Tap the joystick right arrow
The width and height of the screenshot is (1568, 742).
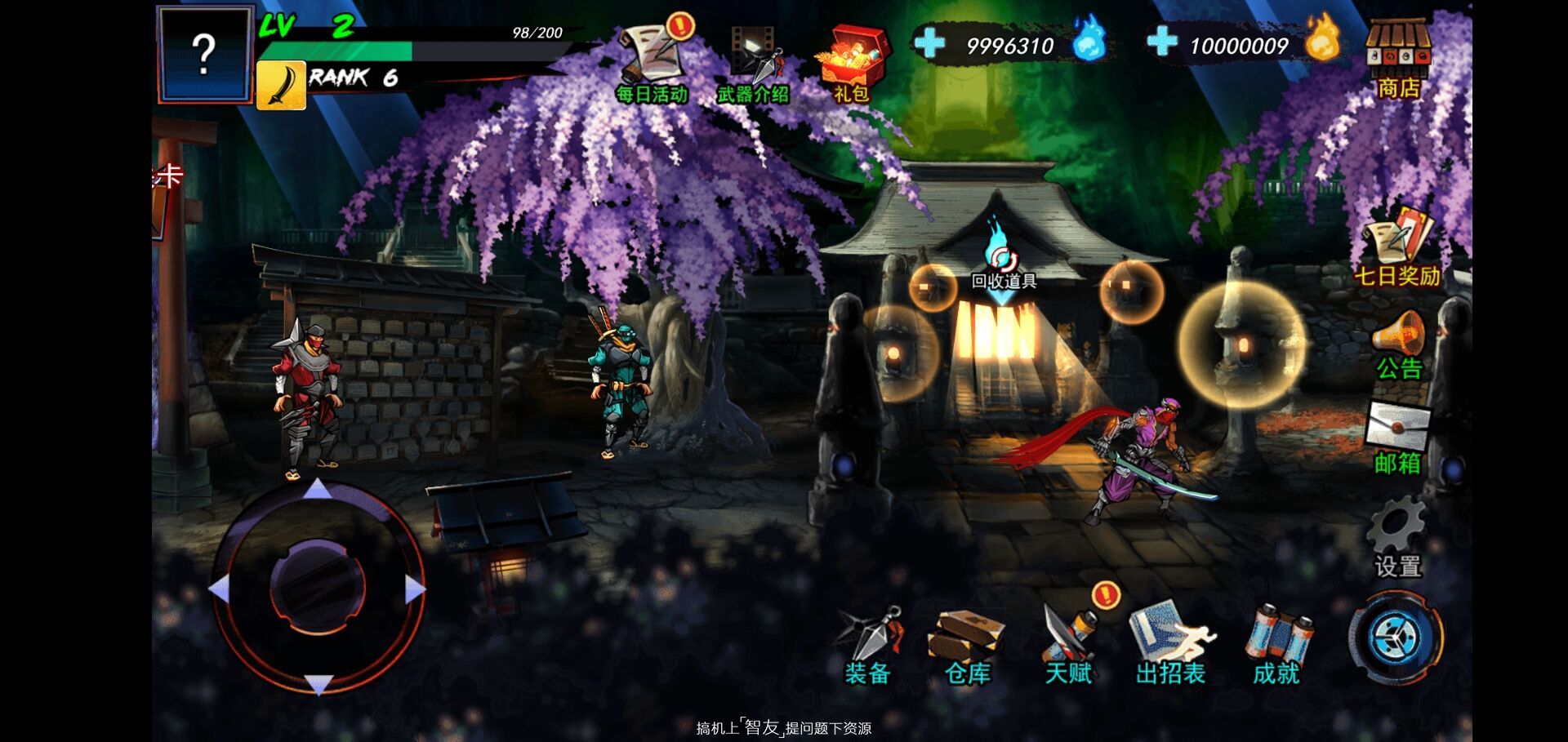[415, 589]
